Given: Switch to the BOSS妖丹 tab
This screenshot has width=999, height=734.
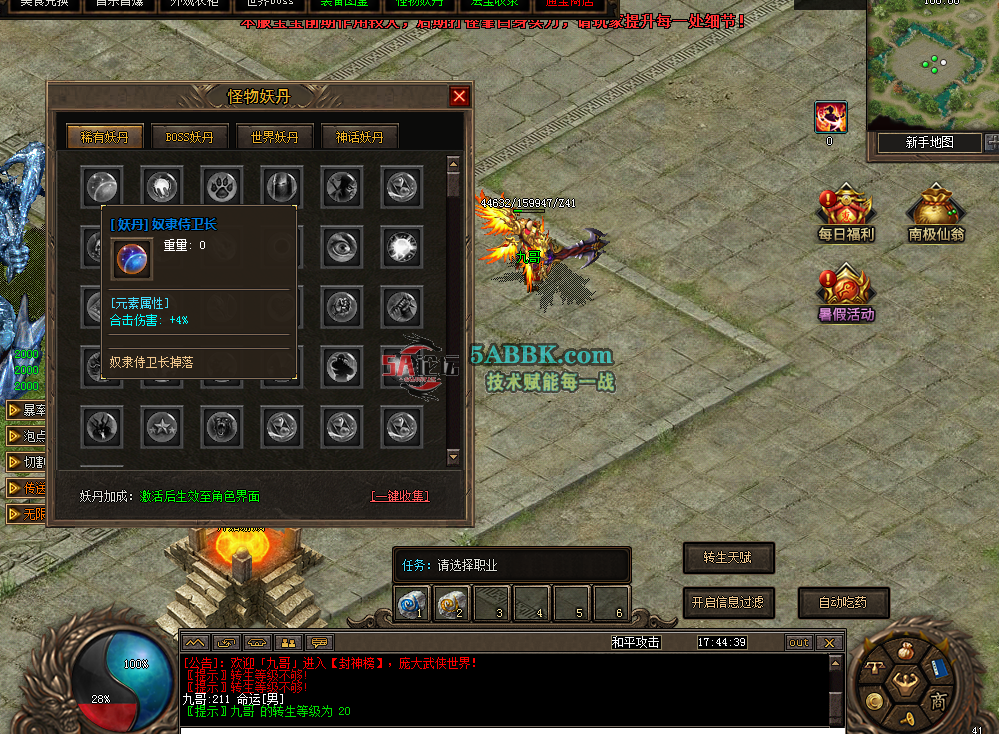Looking at the screenshot, I should (189, 137).
